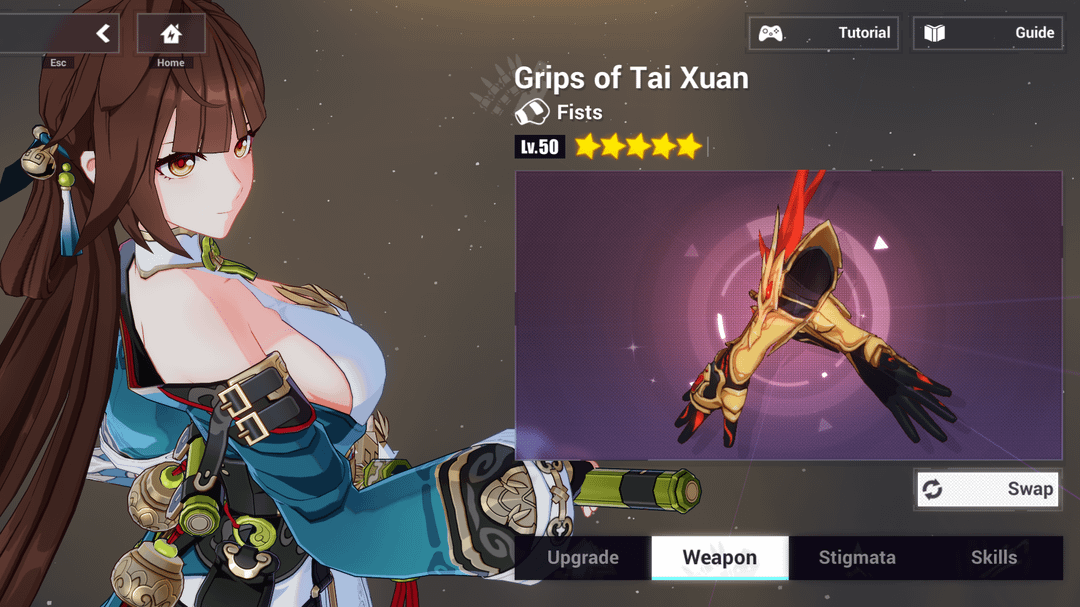The width and height of the screenshot is (1080, 607).
Task: Select the Weapon tab
Action: coord(720,558)
